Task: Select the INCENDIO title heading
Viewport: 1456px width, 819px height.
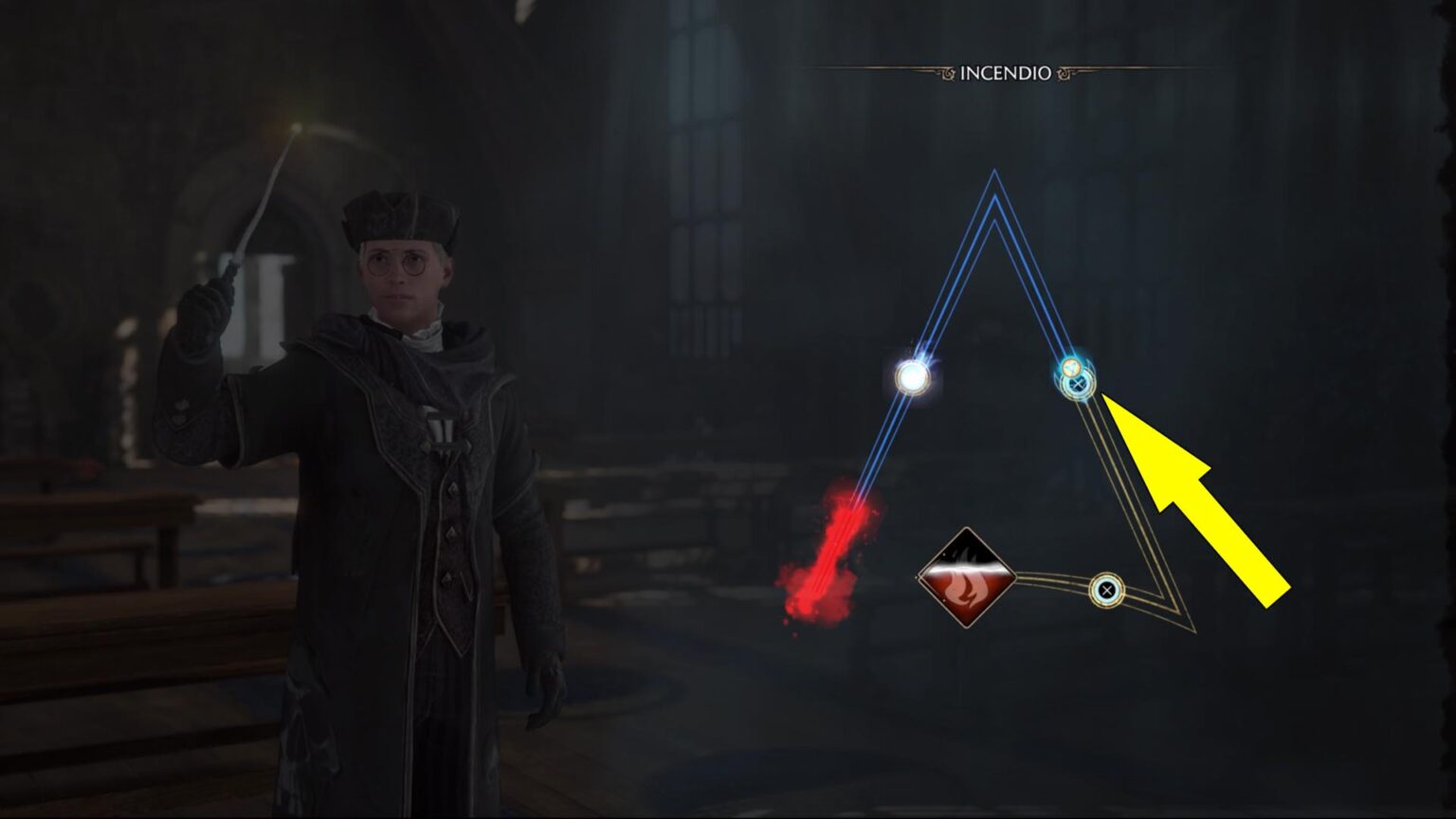Action: pyautogui.click(x=1005, y=69)
